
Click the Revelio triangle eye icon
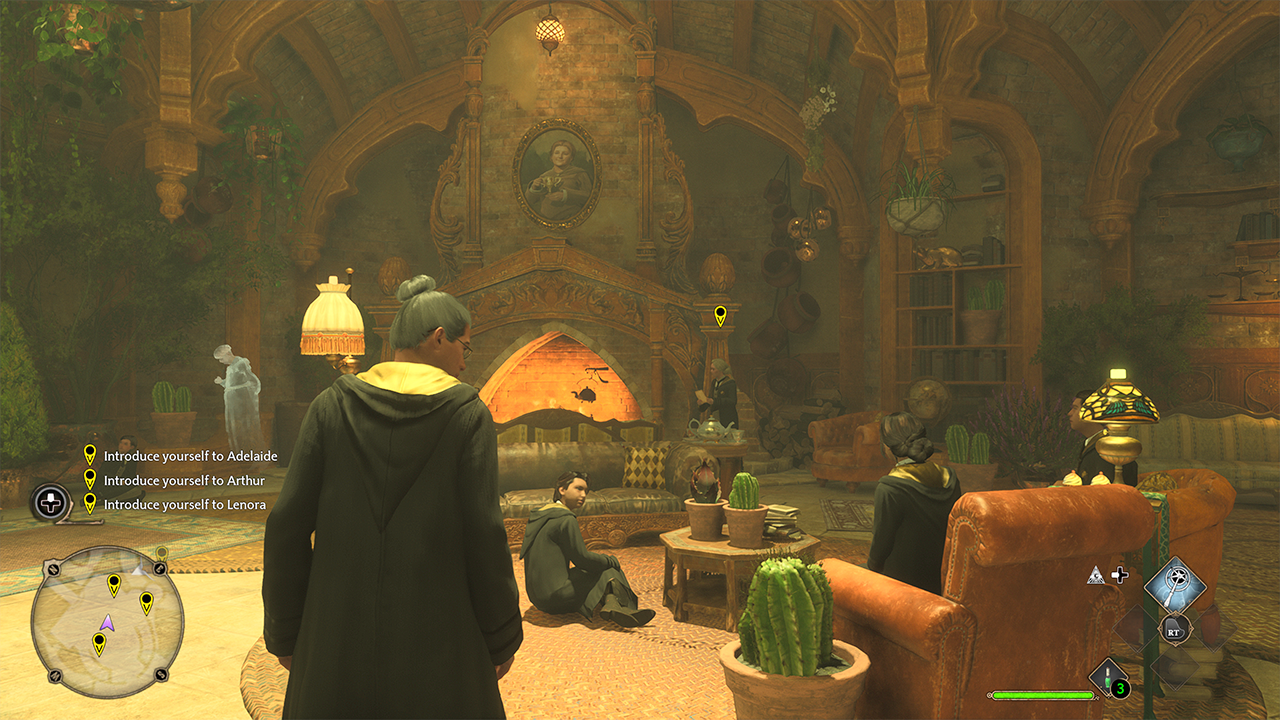click(1097, 575)
